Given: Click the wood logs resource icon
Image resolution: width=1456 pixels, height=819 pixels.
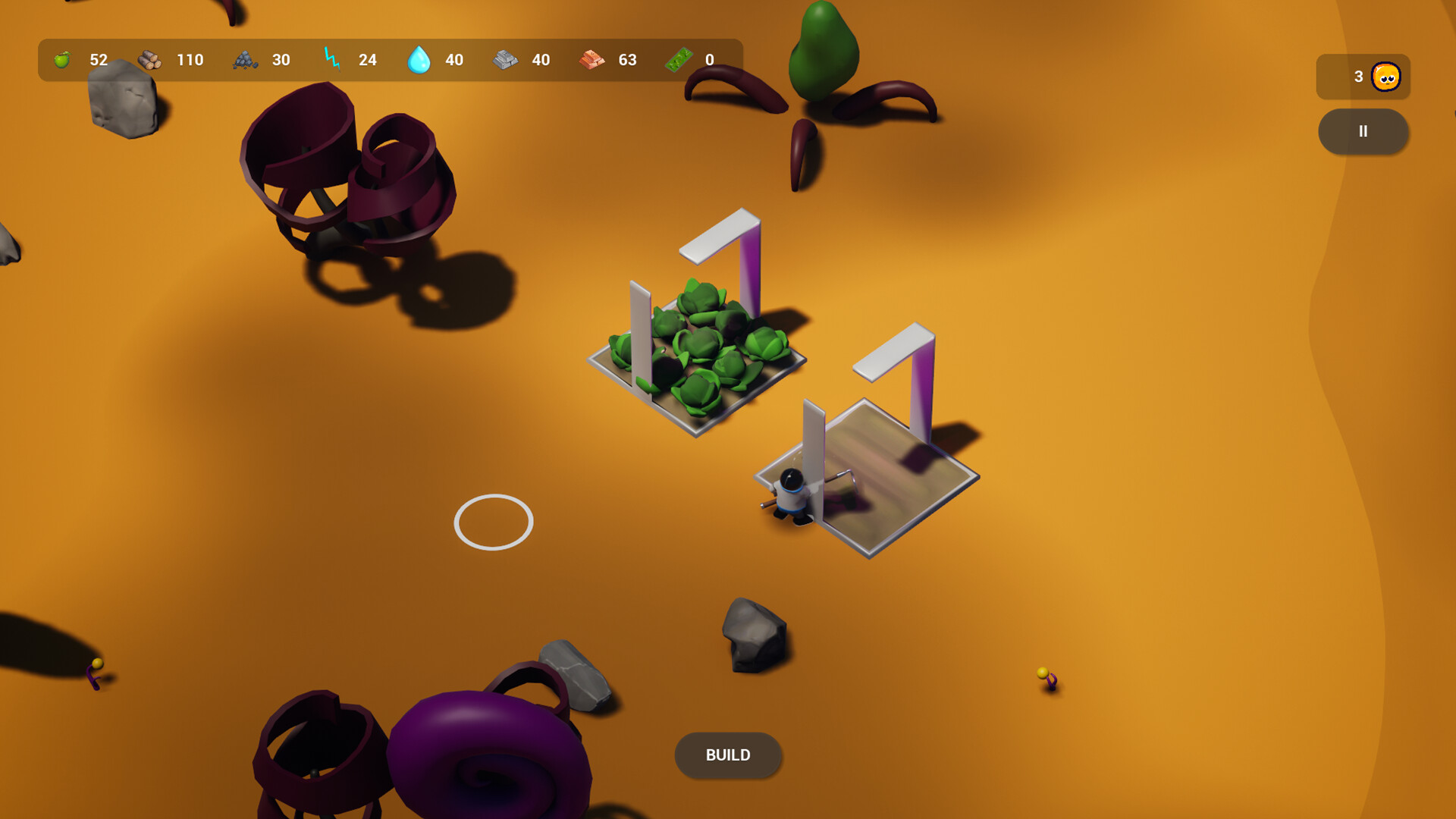Looking at the screenshot, I should (152, 60).
